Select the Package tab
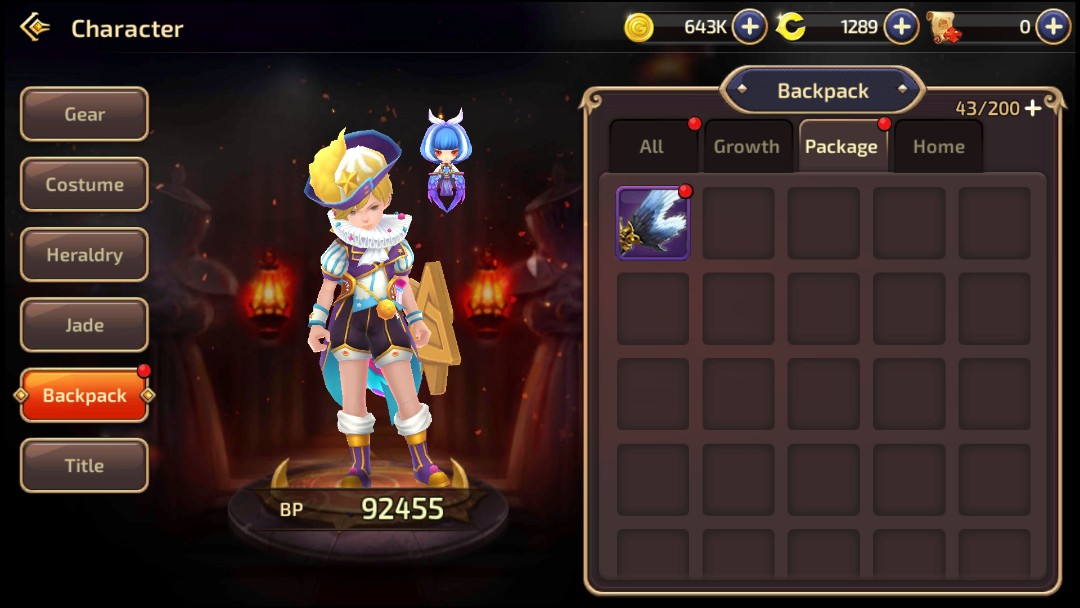The height and width of the screenshot is (608, 1080). point(841,147)
